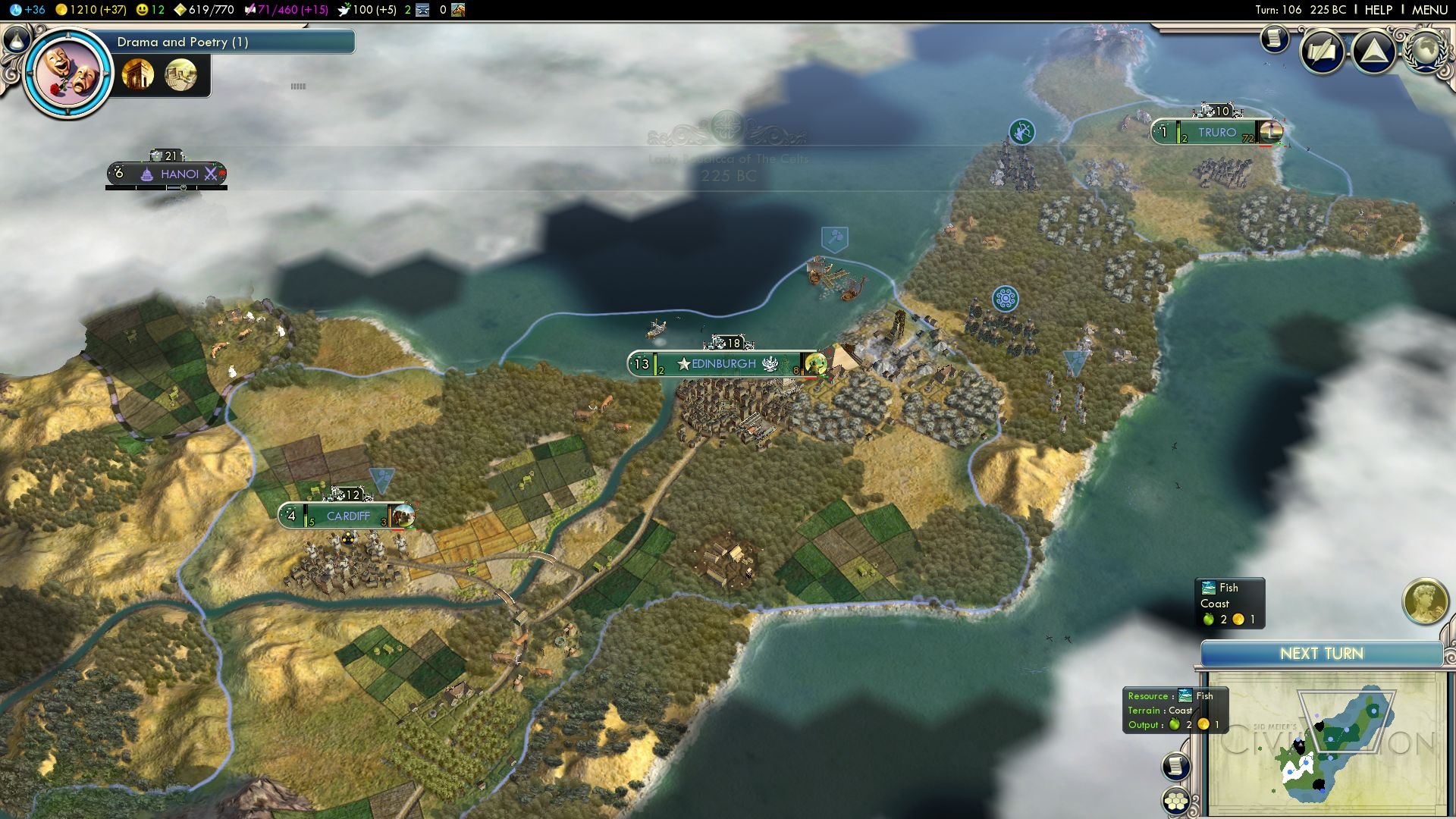Screen dimensions: 1456x819
Task: Open tech tree via the flask icon
Action: point(17,39)
